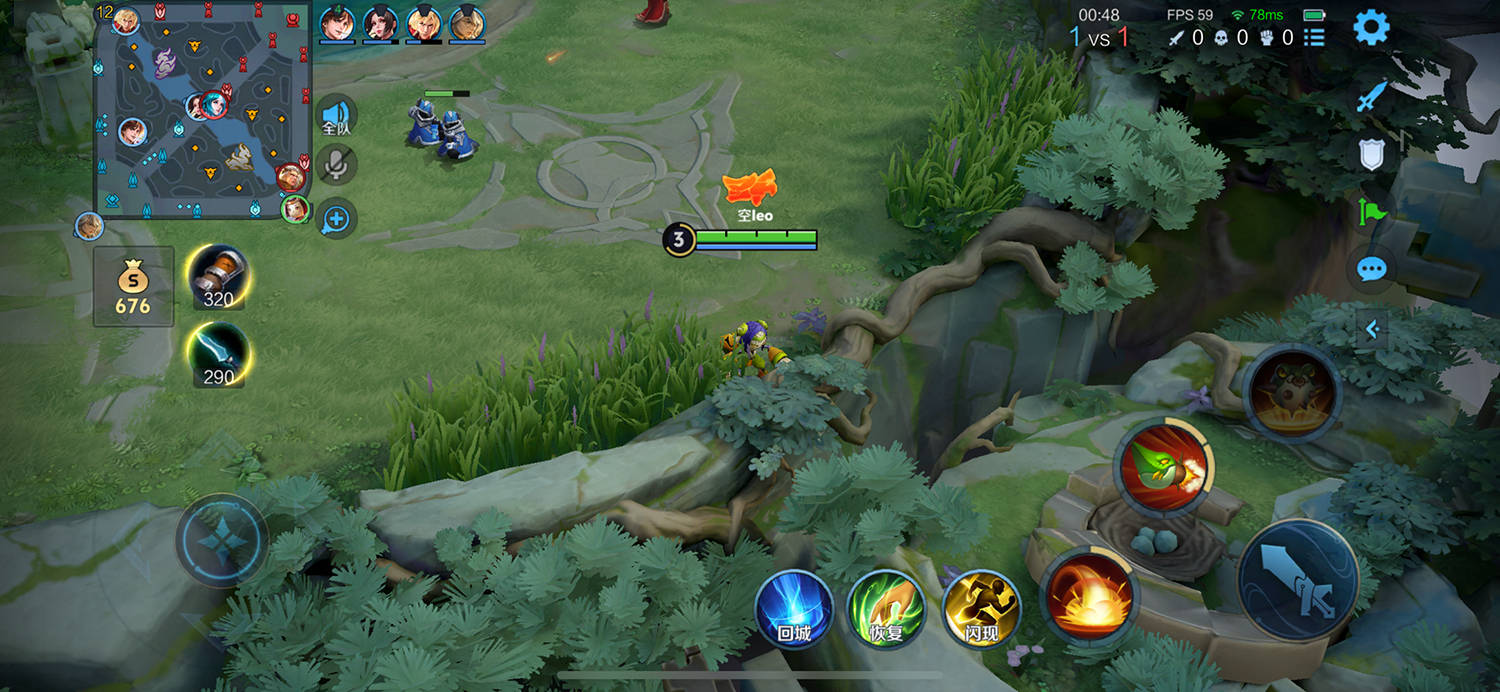Open the quick chat bubble
The height and width of the screenshot is (692, 1500).
pyautogui.click(x=1371, y=268)
